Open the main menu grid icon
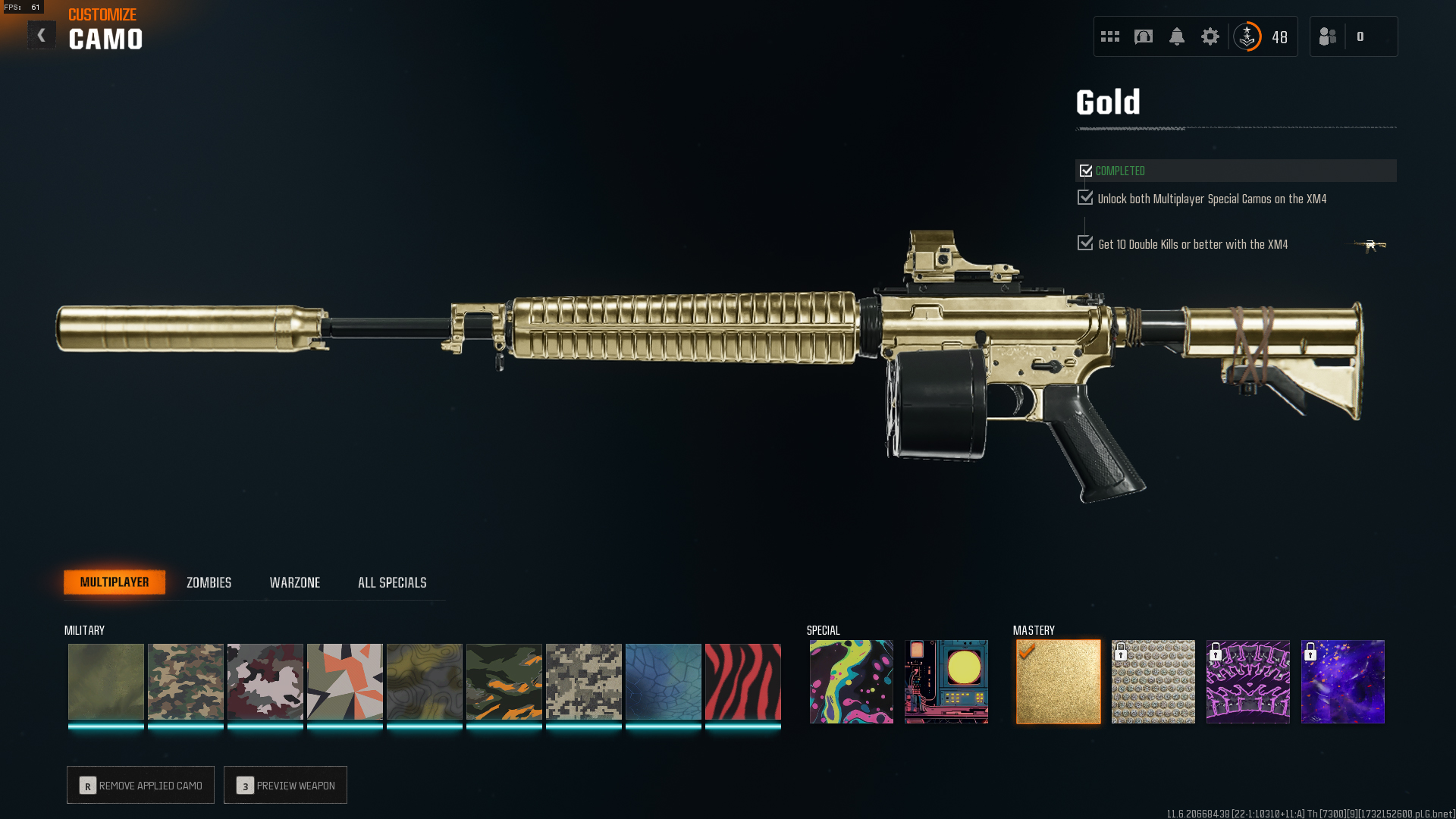1456x819 pixels. (1109, 36)
